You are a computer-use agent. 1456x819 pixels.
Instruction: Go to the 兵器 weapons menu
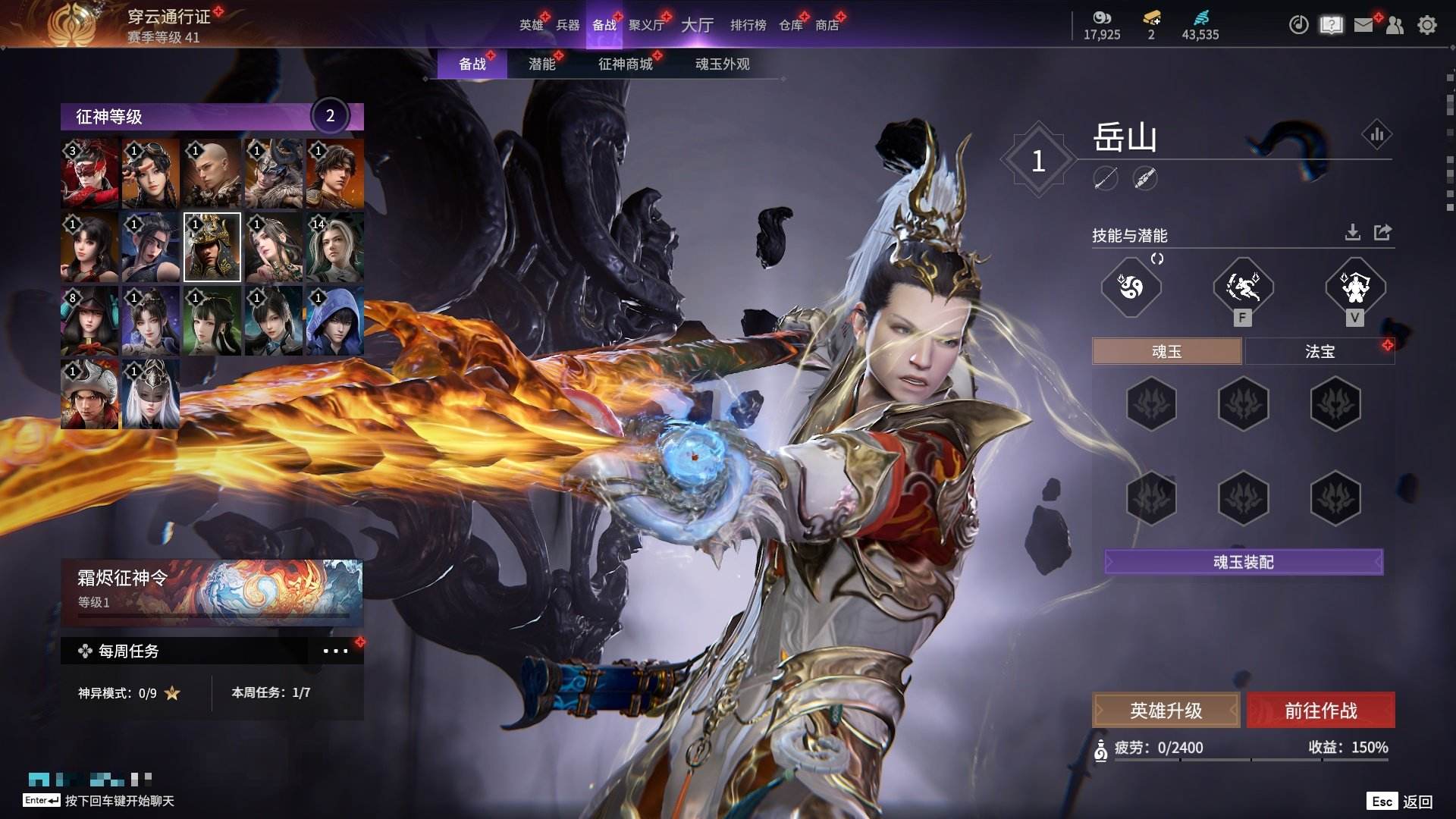coord(567,25)
